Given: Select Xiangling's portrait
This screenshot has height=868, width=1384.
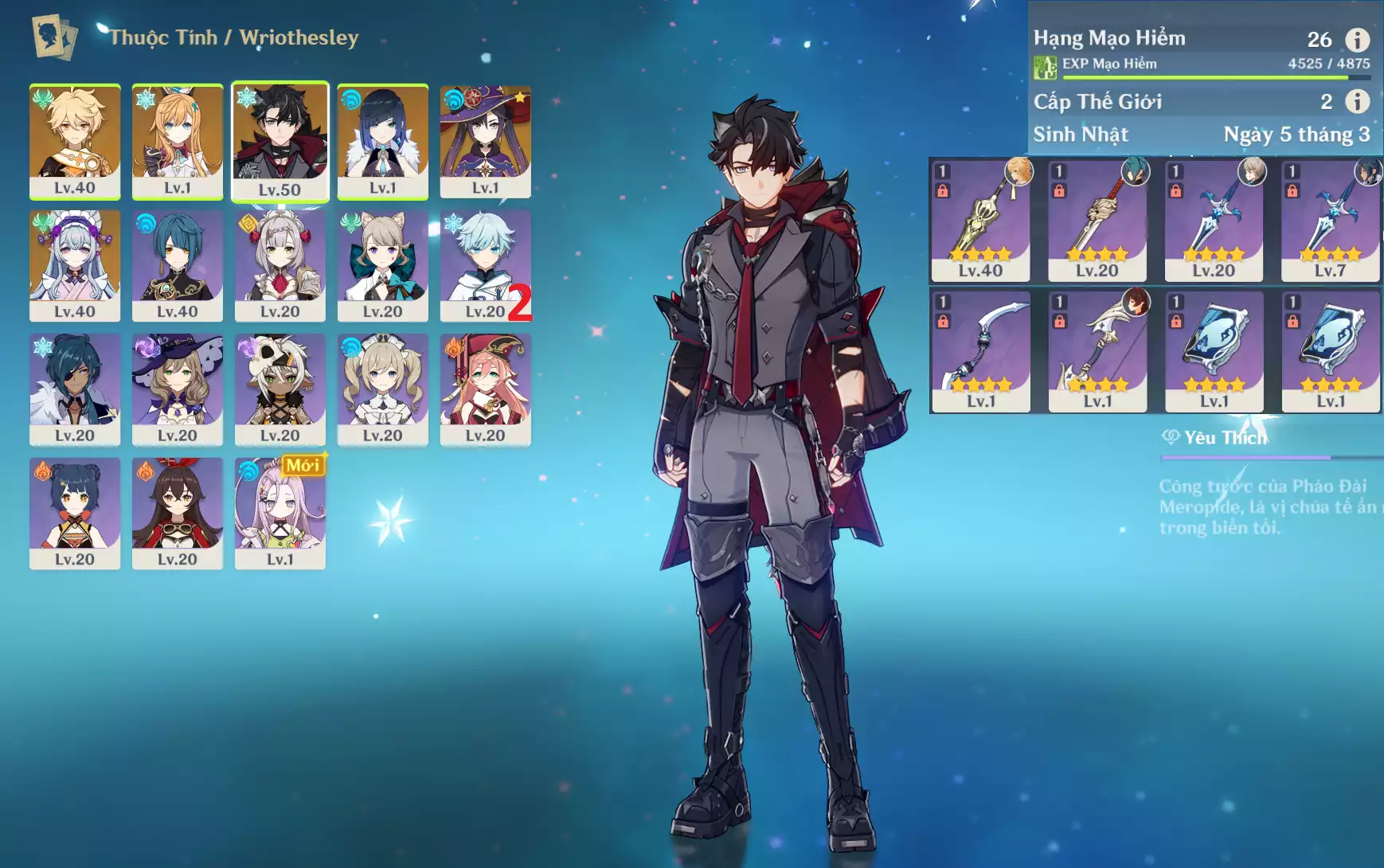Looking at the screenshot, I should click(75, 512).
